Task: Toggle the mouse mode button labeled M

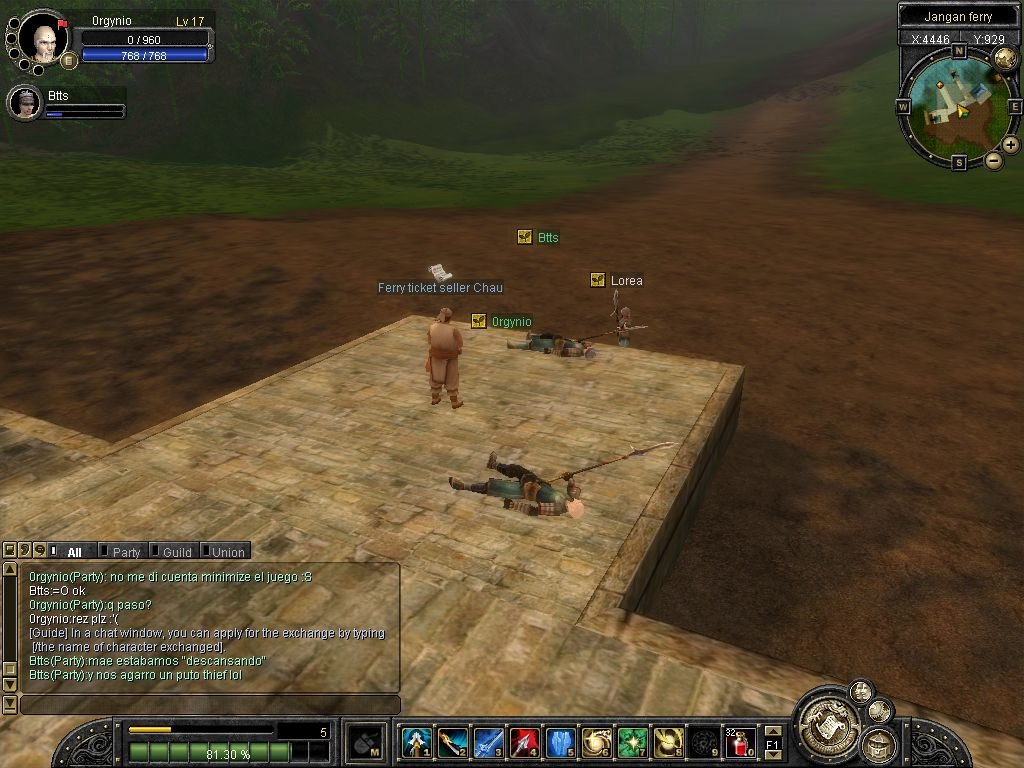Action: pos(366,742)
